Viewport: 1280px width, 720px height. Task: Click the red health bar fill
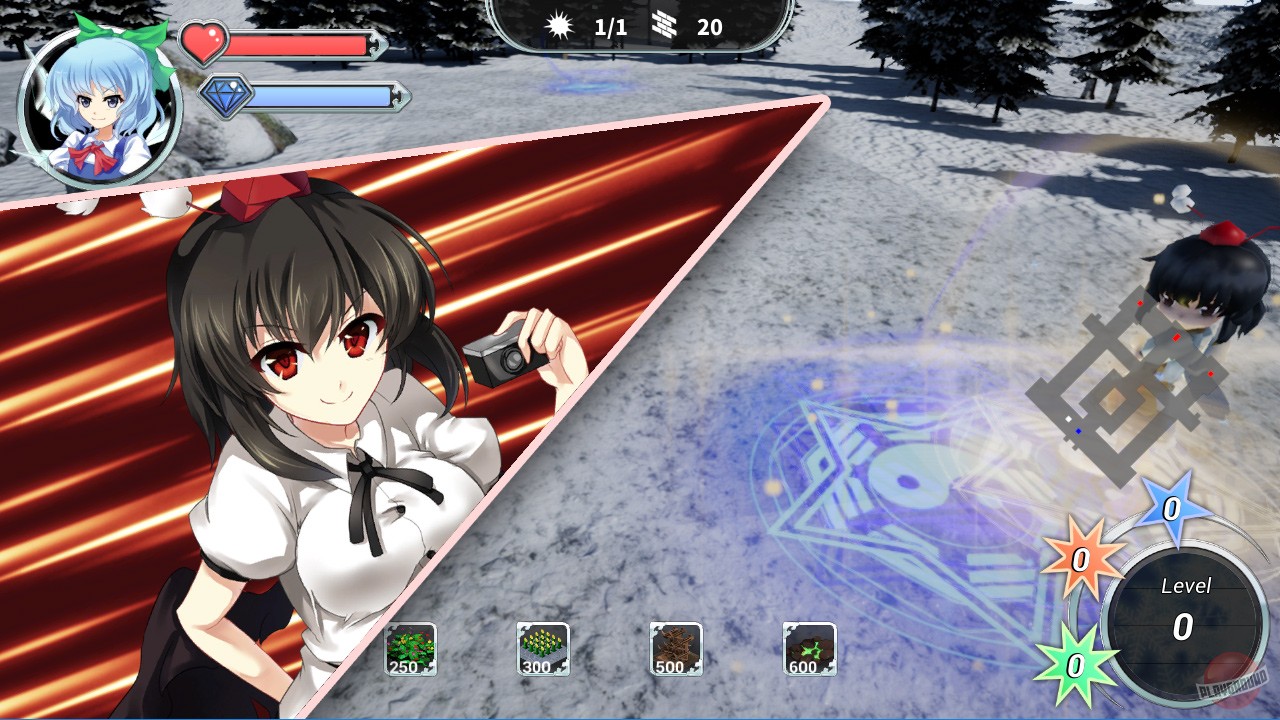[300, 45]
